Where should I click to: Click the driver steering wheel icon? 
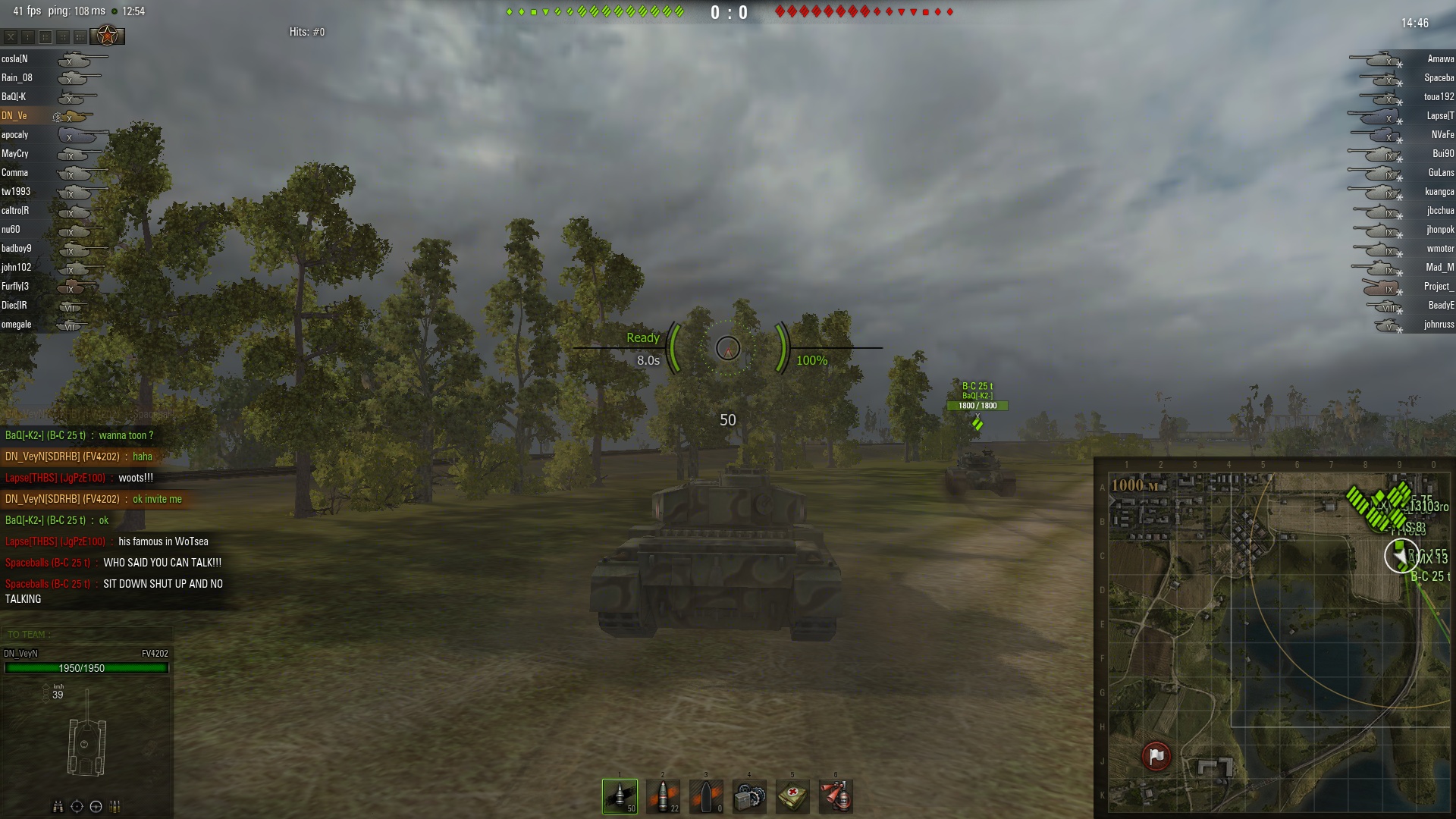96,806
